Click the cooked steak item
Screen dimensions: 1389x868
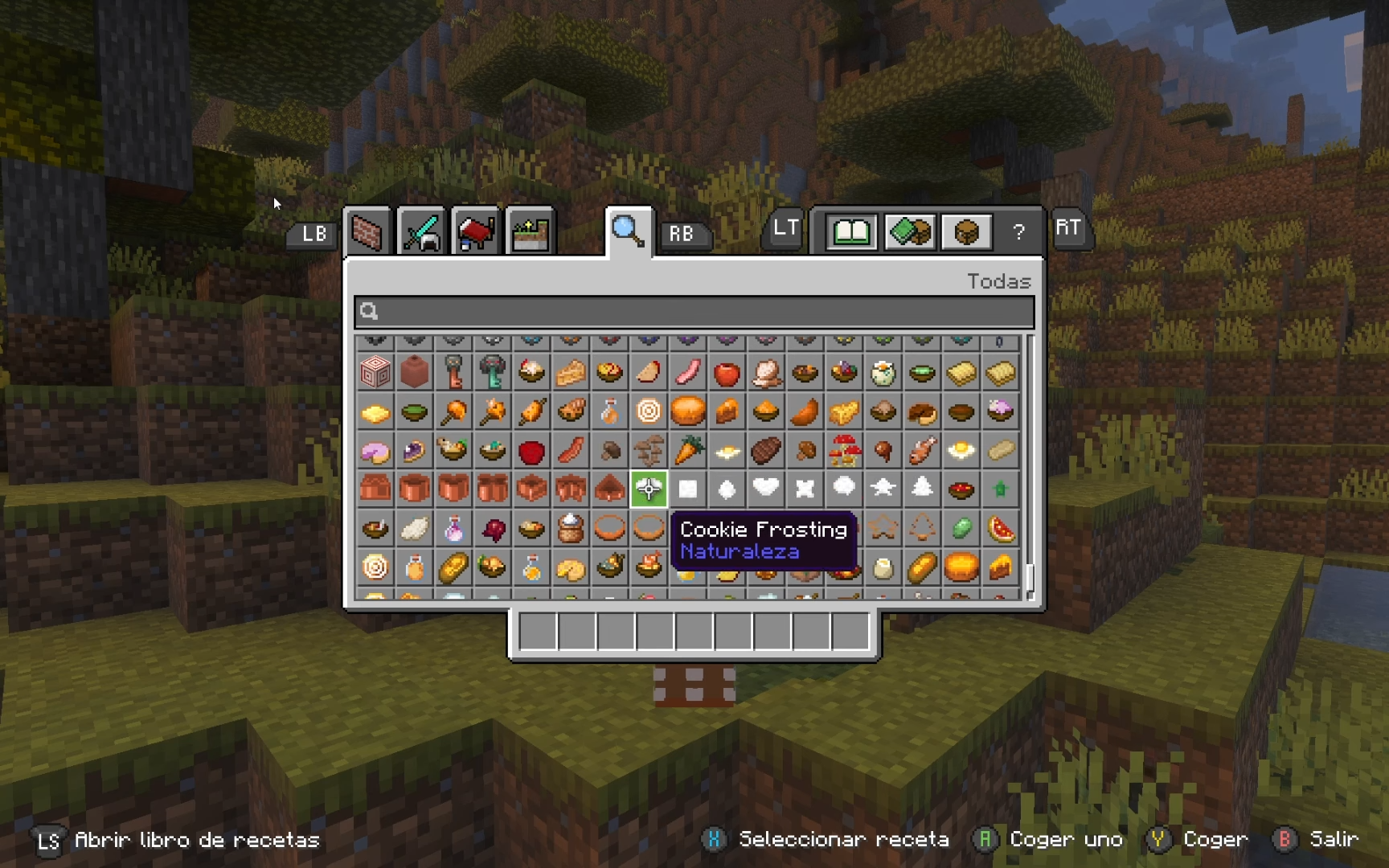tap(766, 451)
